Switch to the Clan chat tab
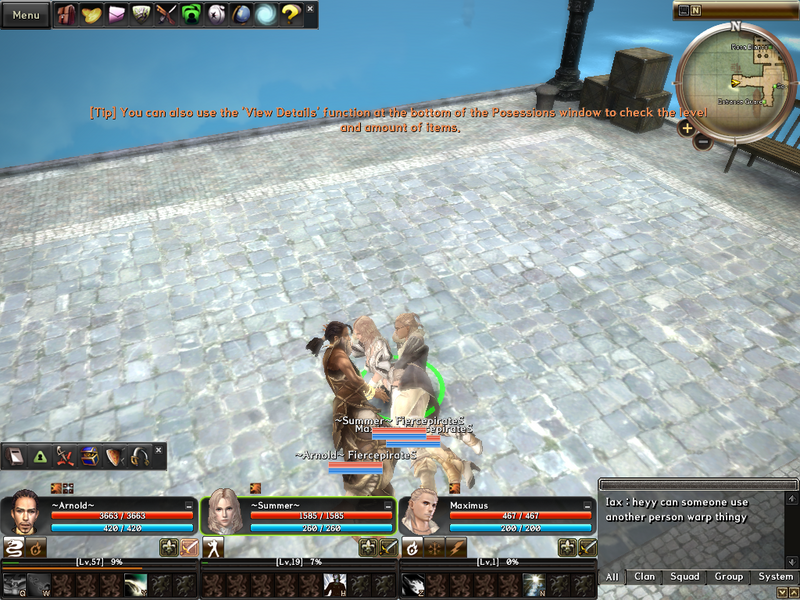 click(645, 577)
